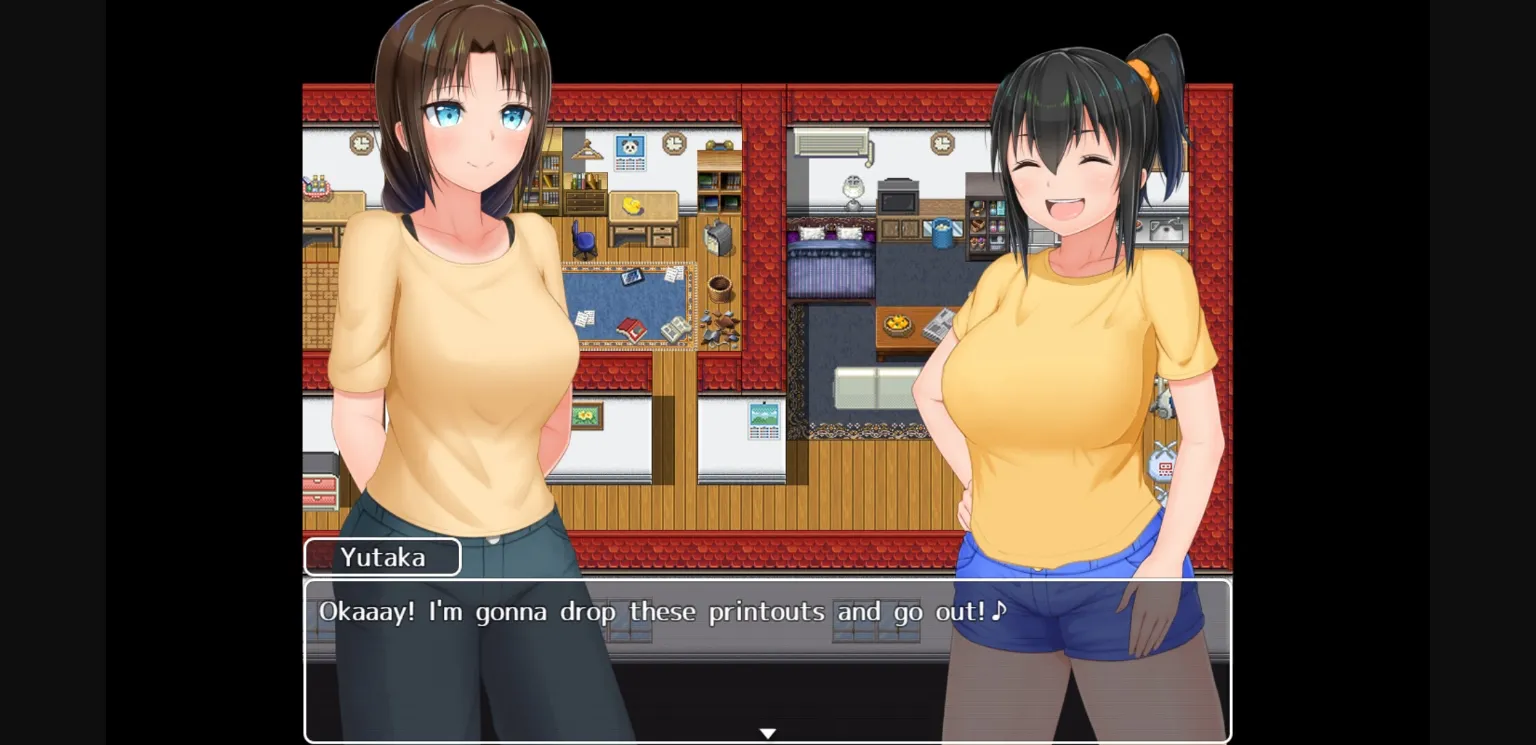Click the yellow rubber duck on the desk

632,206
